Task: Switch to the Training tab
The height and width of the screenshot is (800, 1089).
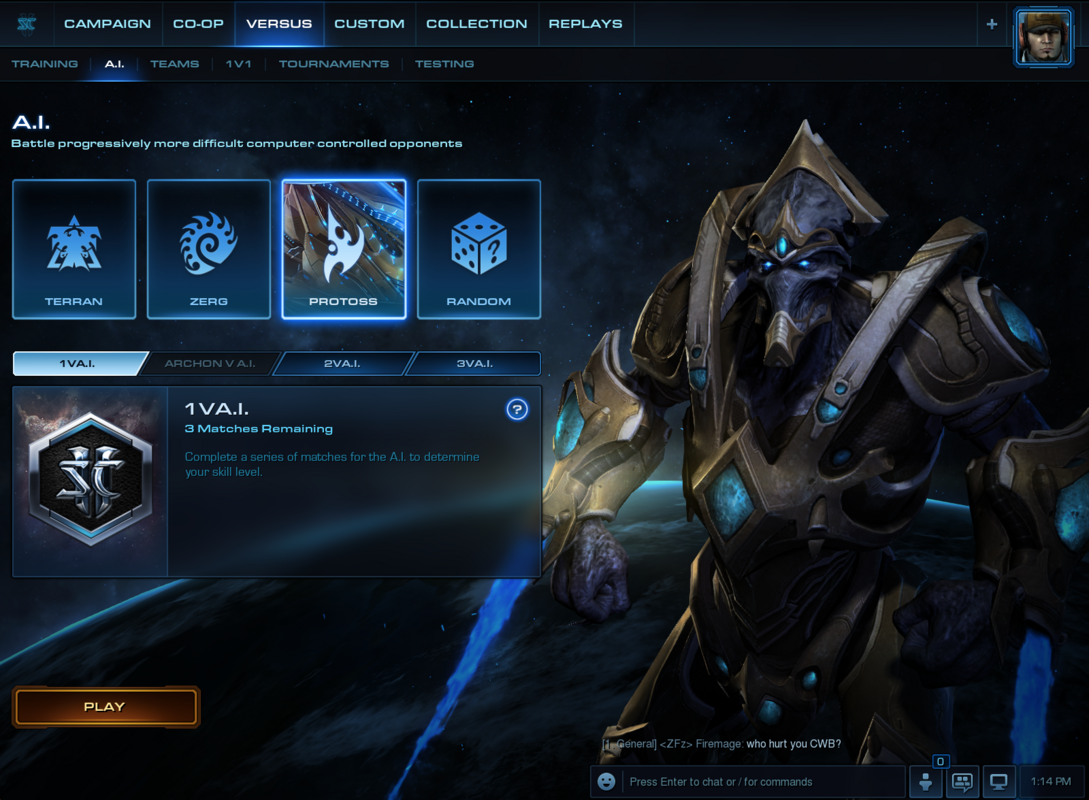Action: click(x=45, y=64)
